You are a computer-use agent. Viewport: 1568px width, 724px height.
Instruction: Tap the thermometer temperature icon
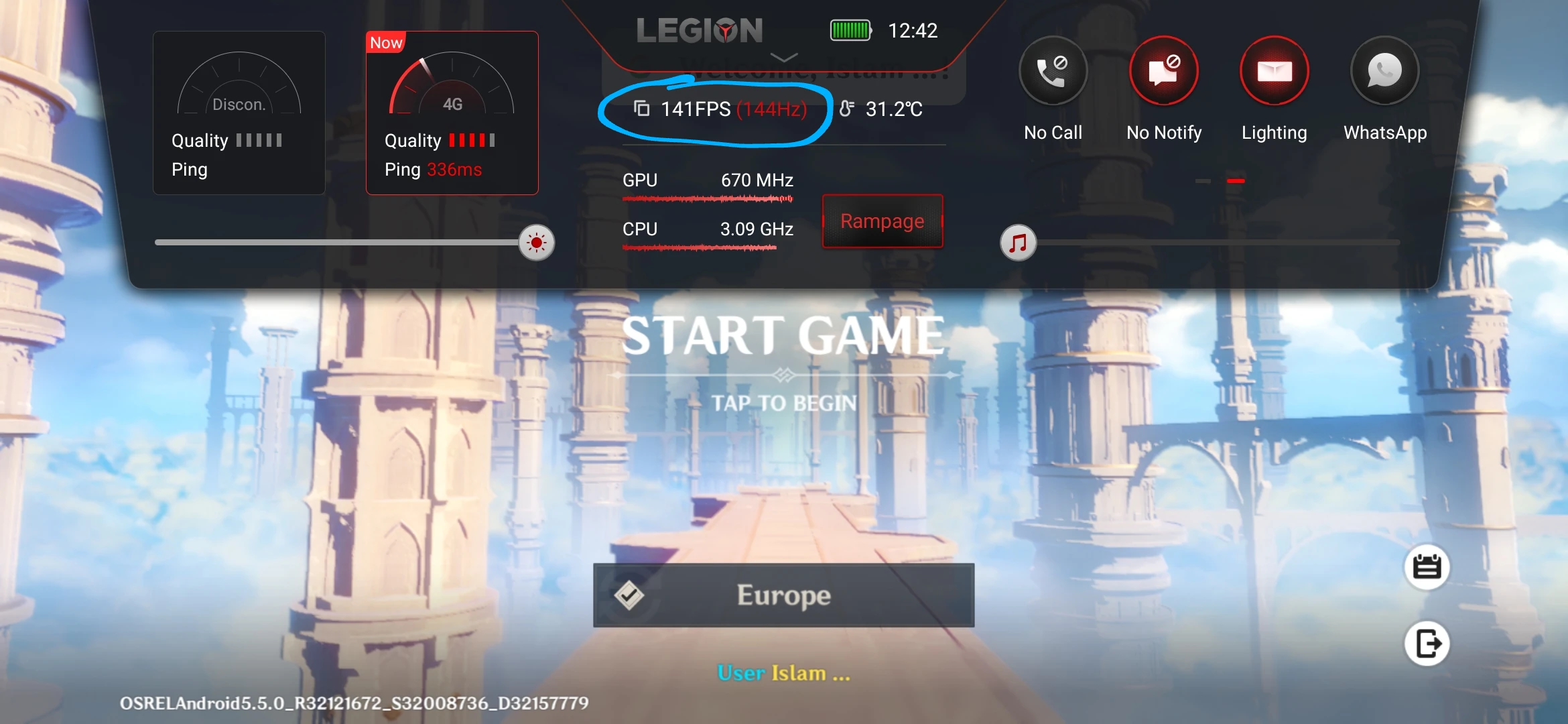848,109
